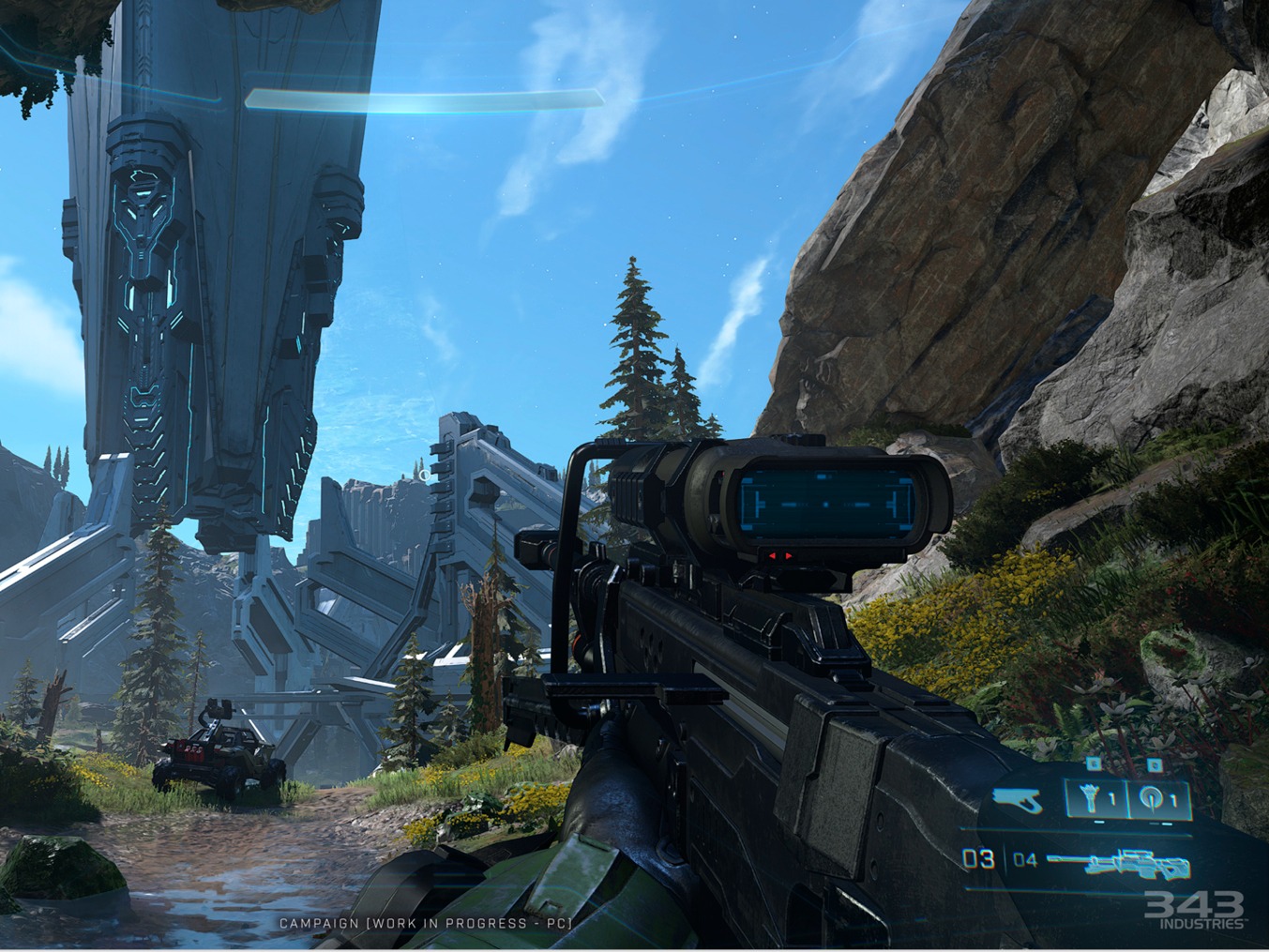Activate the grappleshot equipment slot
1269x952 pixels.
coord(1096,801)
